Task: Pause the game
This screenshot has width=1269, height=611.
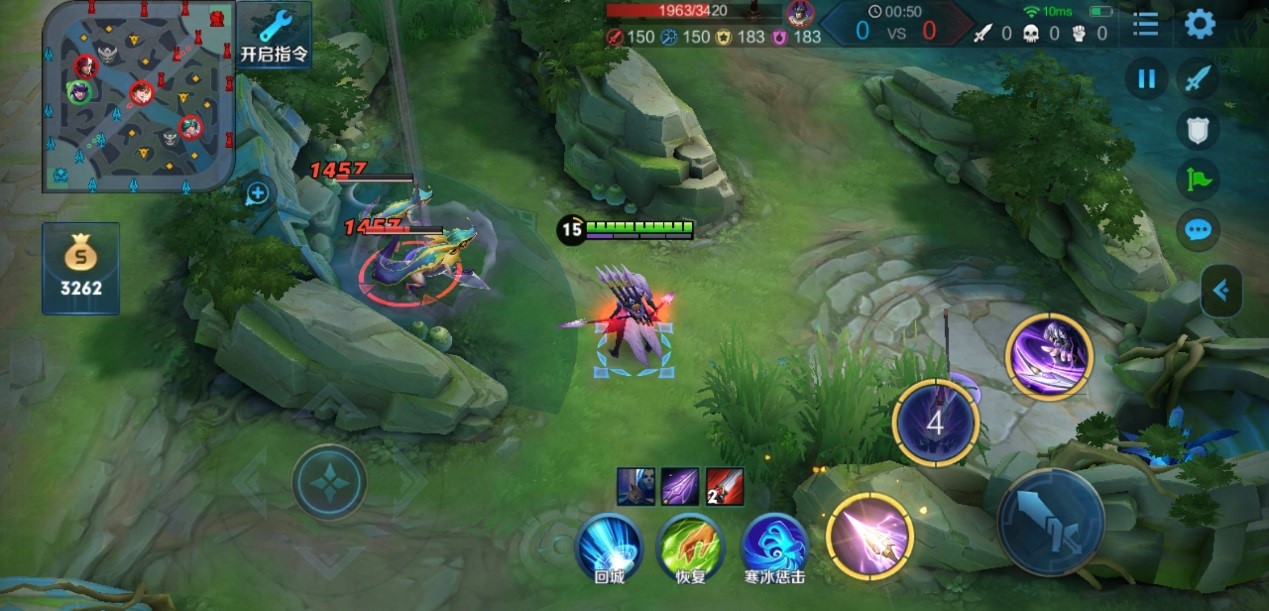Action: [x=1147, y=79]
